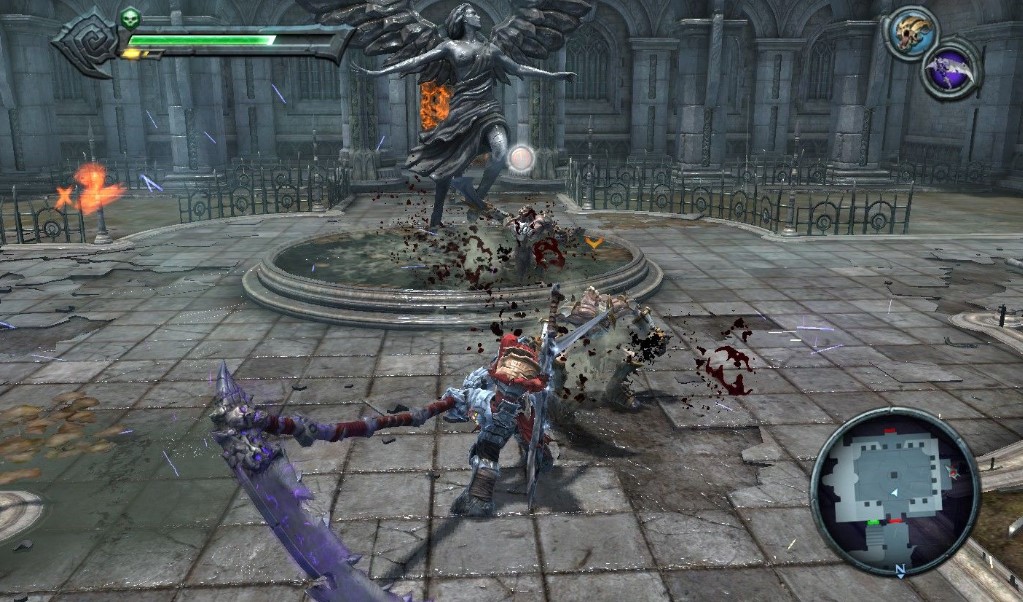
Task: Click the green skull icon above health bar
Action: pos(130,18)
